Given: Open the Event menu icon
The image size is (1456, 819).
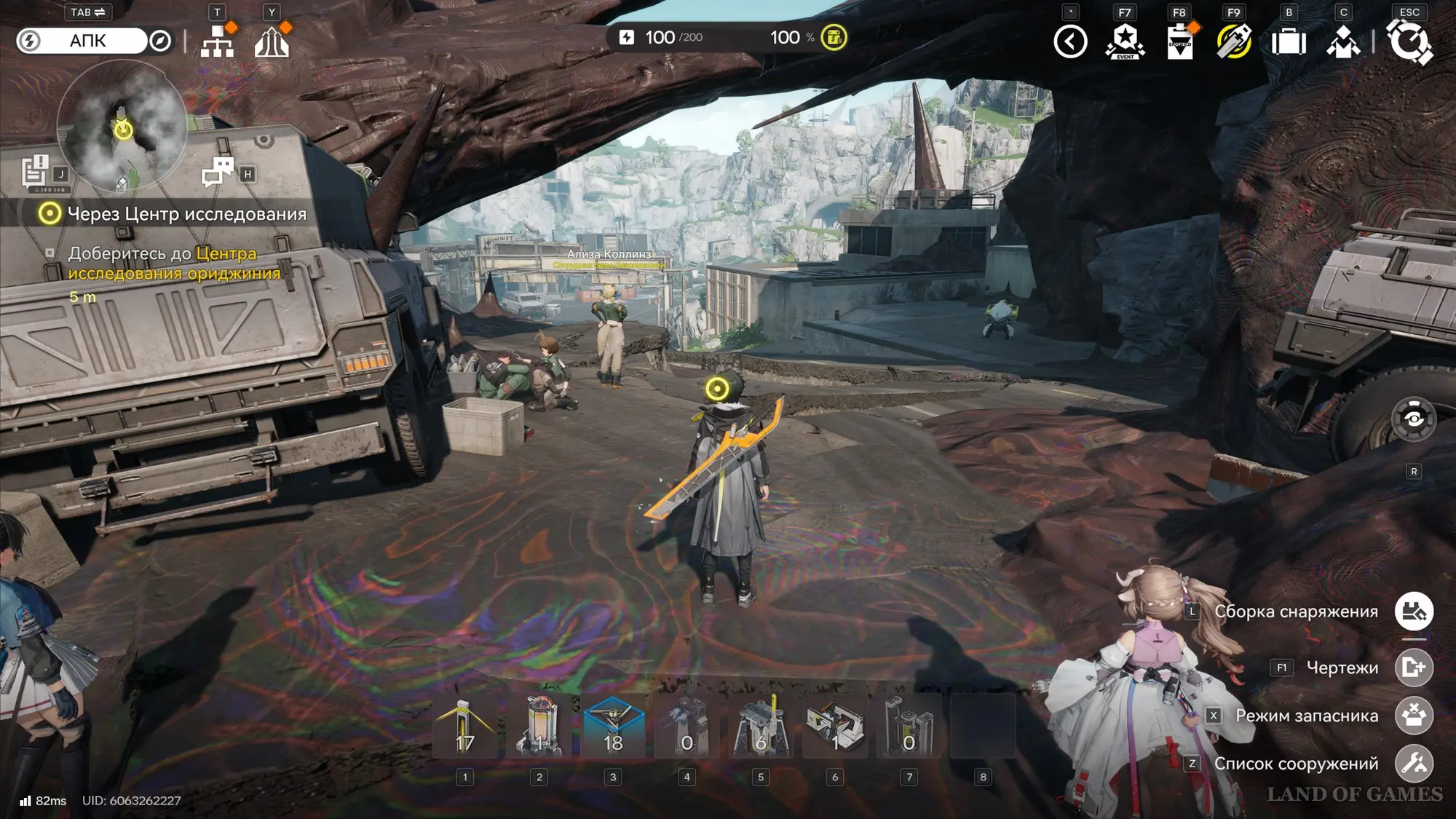Looking at the screenshot, I should point(1125,41).
